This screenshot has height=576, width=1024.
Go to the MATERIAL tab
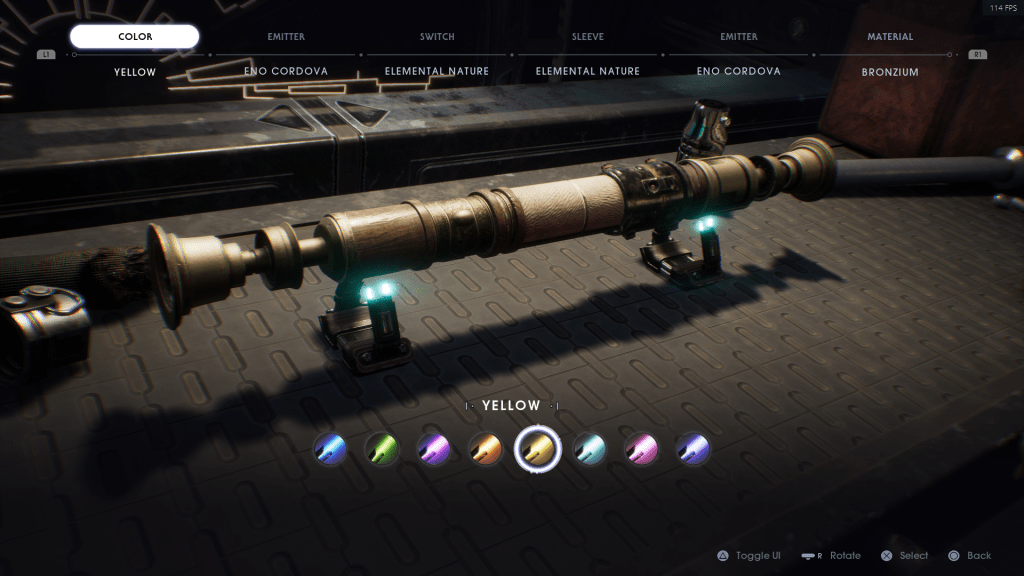point(890,37)
